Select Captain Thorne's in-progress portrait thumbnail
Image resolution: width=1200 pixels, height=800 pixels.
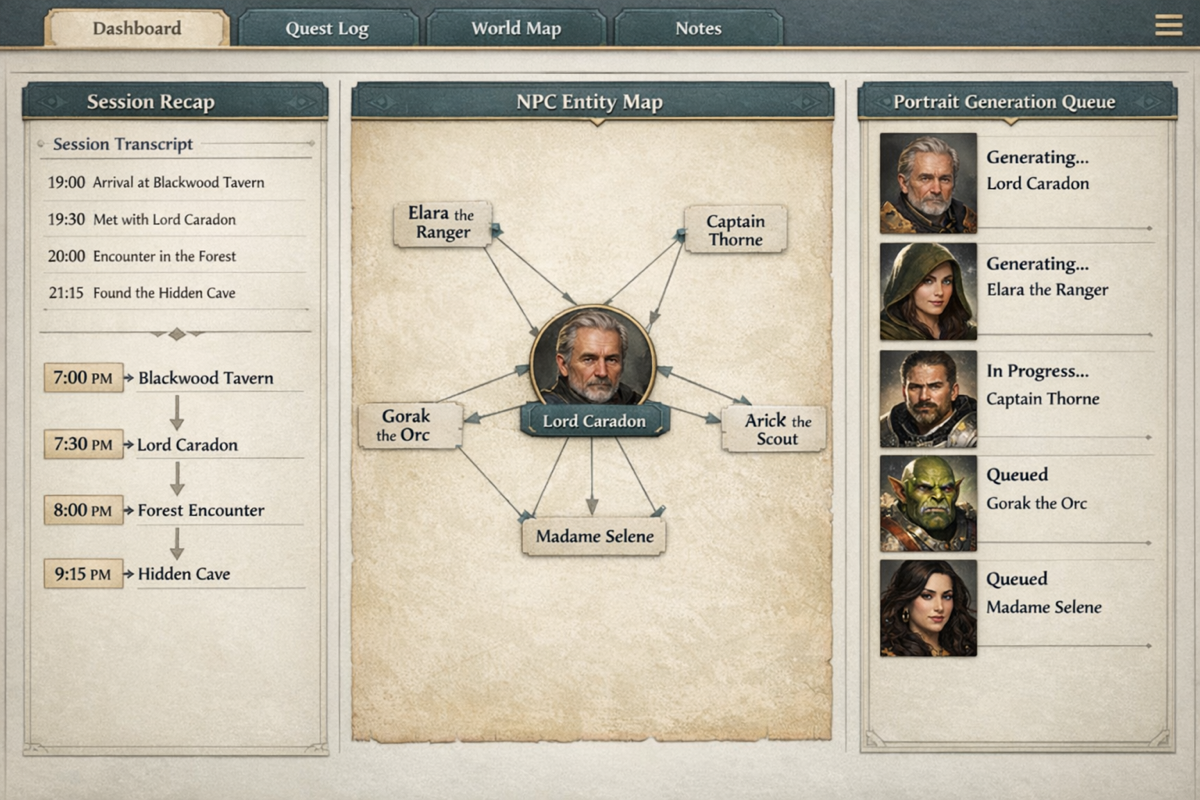point(928,398)
